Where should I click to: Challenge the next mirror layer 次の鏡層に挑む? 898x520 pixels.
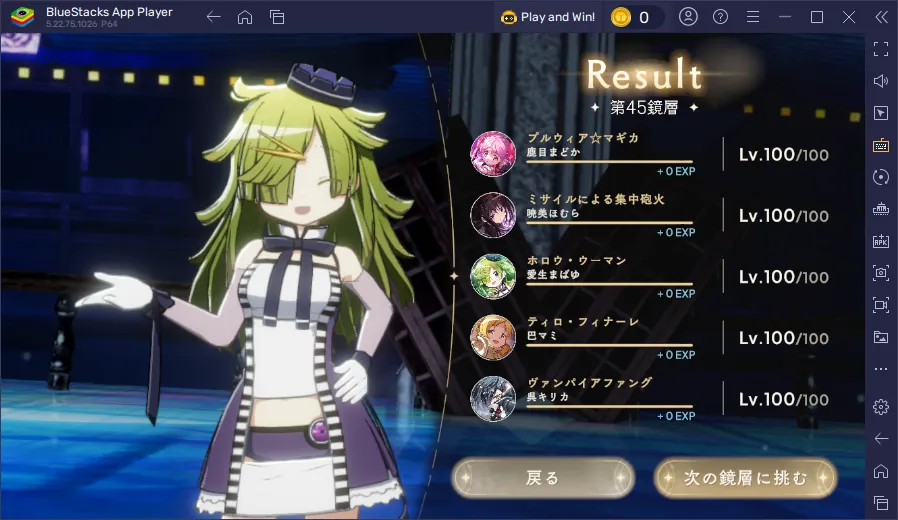745,478
